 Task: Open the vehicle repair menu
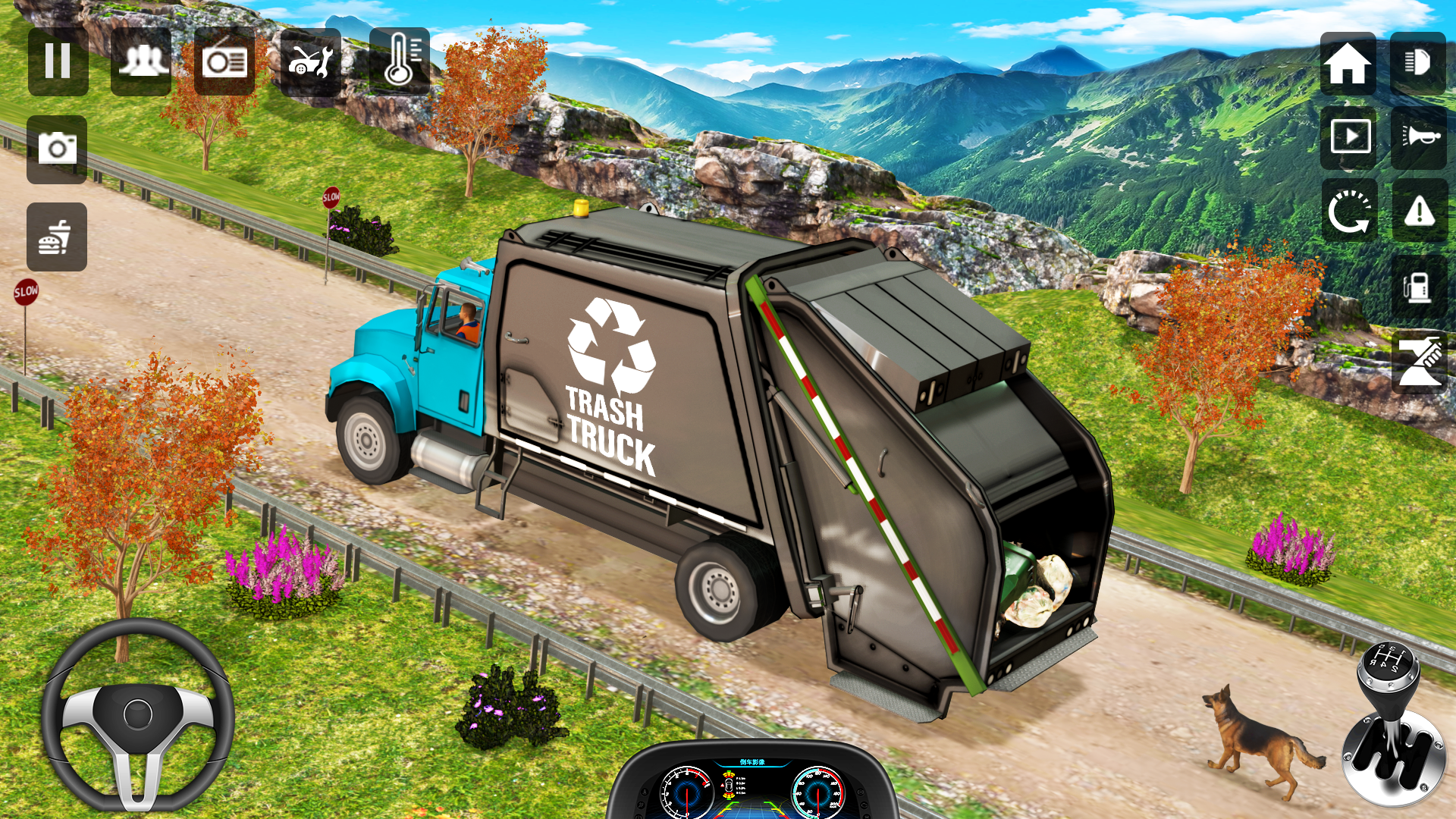click(311, 61)
